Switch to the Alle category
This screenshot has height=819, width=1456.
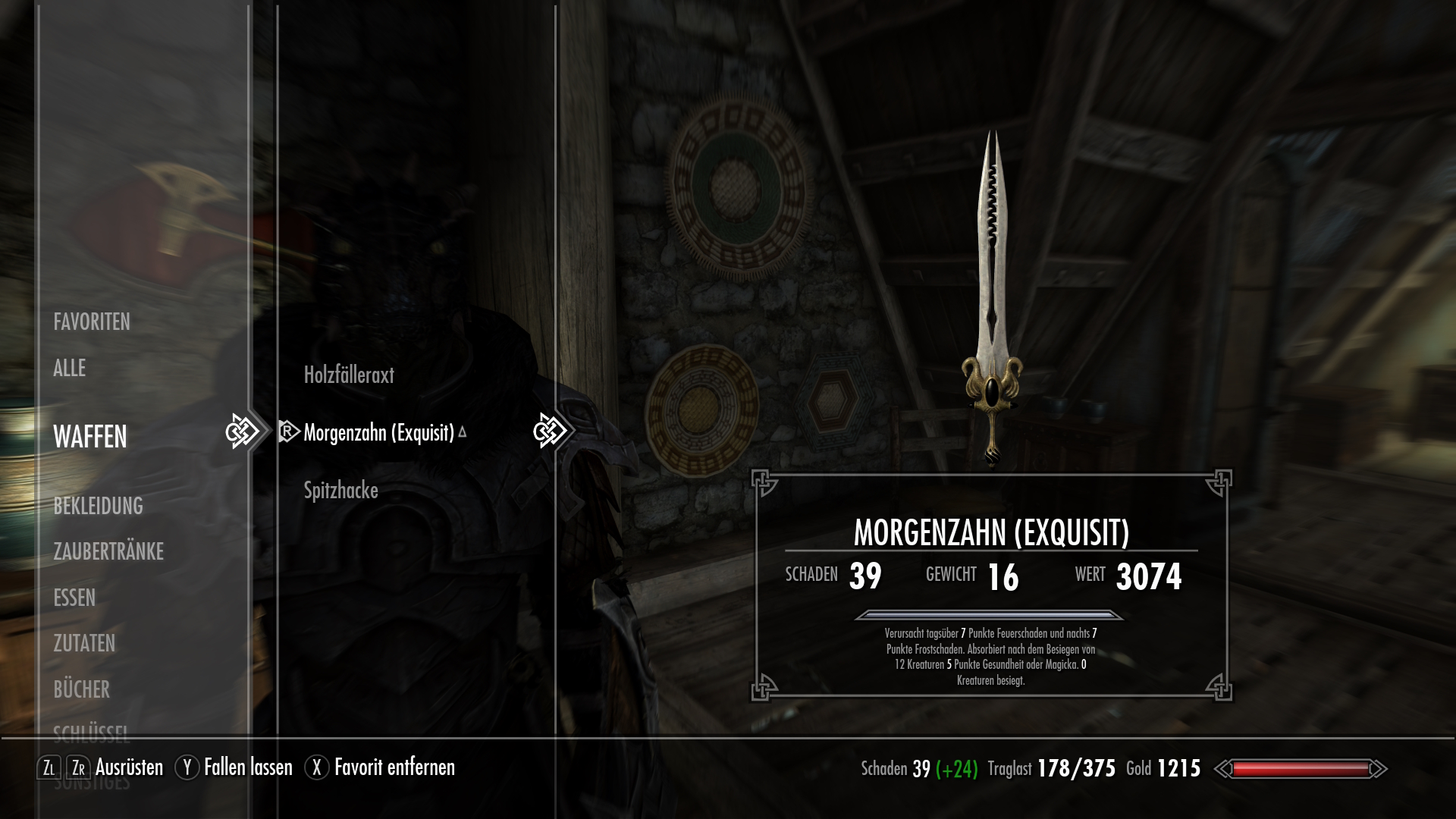70,369
